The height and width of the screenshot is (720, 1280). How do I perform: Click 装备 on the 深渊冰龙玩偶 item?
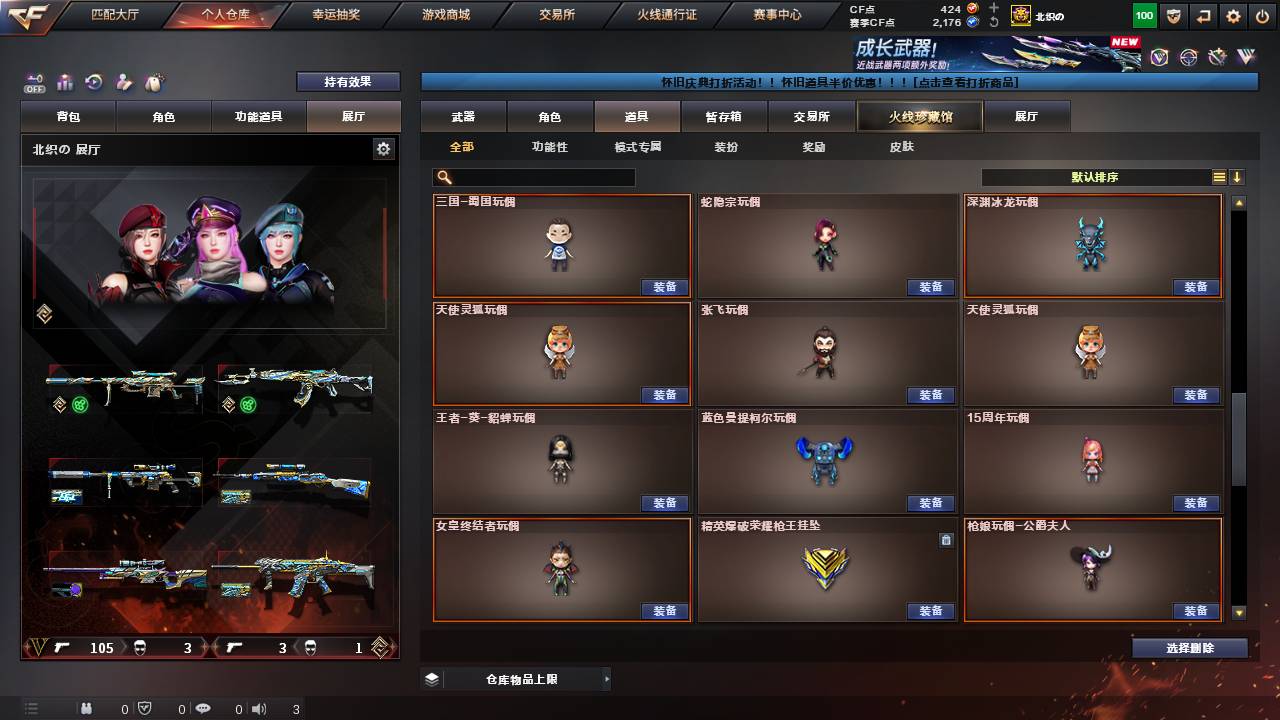(1196, 287)
